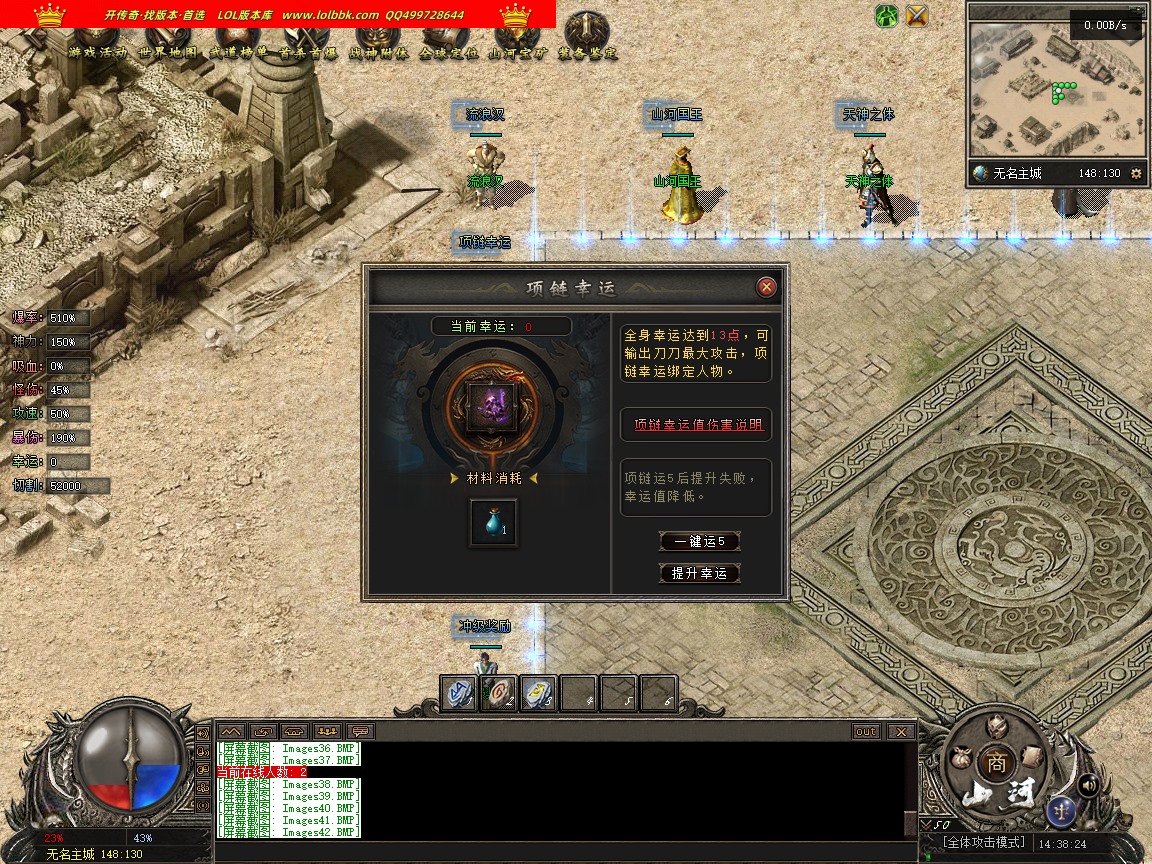1152x864 pixels.
Task: Select the purple necklace item in the ring
Action: [493, 403]
